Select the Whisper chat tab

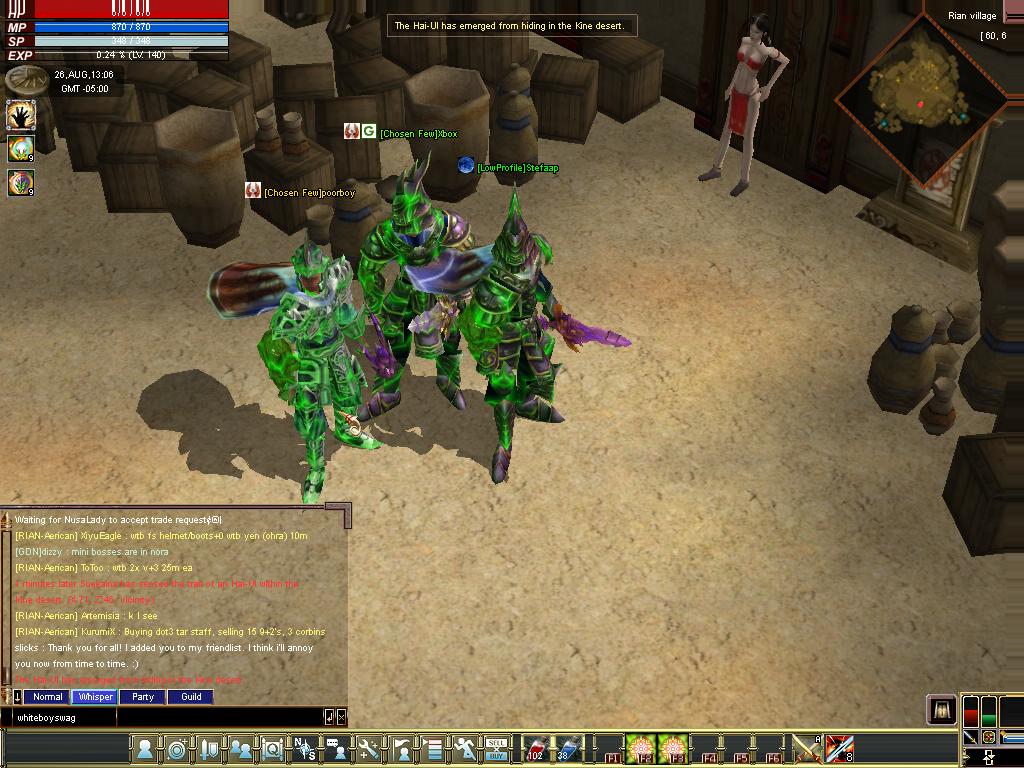pyautogui.click(x=95, y=697)
